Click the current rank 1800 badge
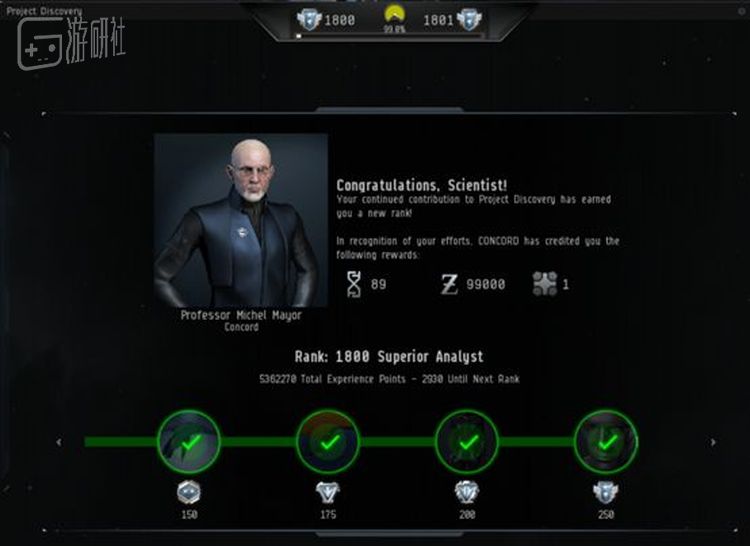The width and height of the screenshot is (750, 546). point(310,19)
